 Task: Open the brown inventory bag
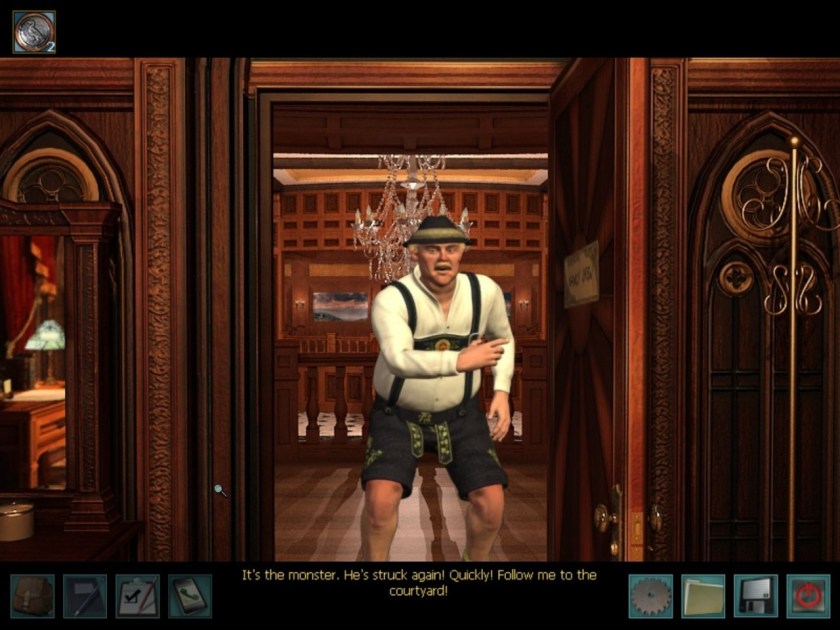(x=32, y=596)
